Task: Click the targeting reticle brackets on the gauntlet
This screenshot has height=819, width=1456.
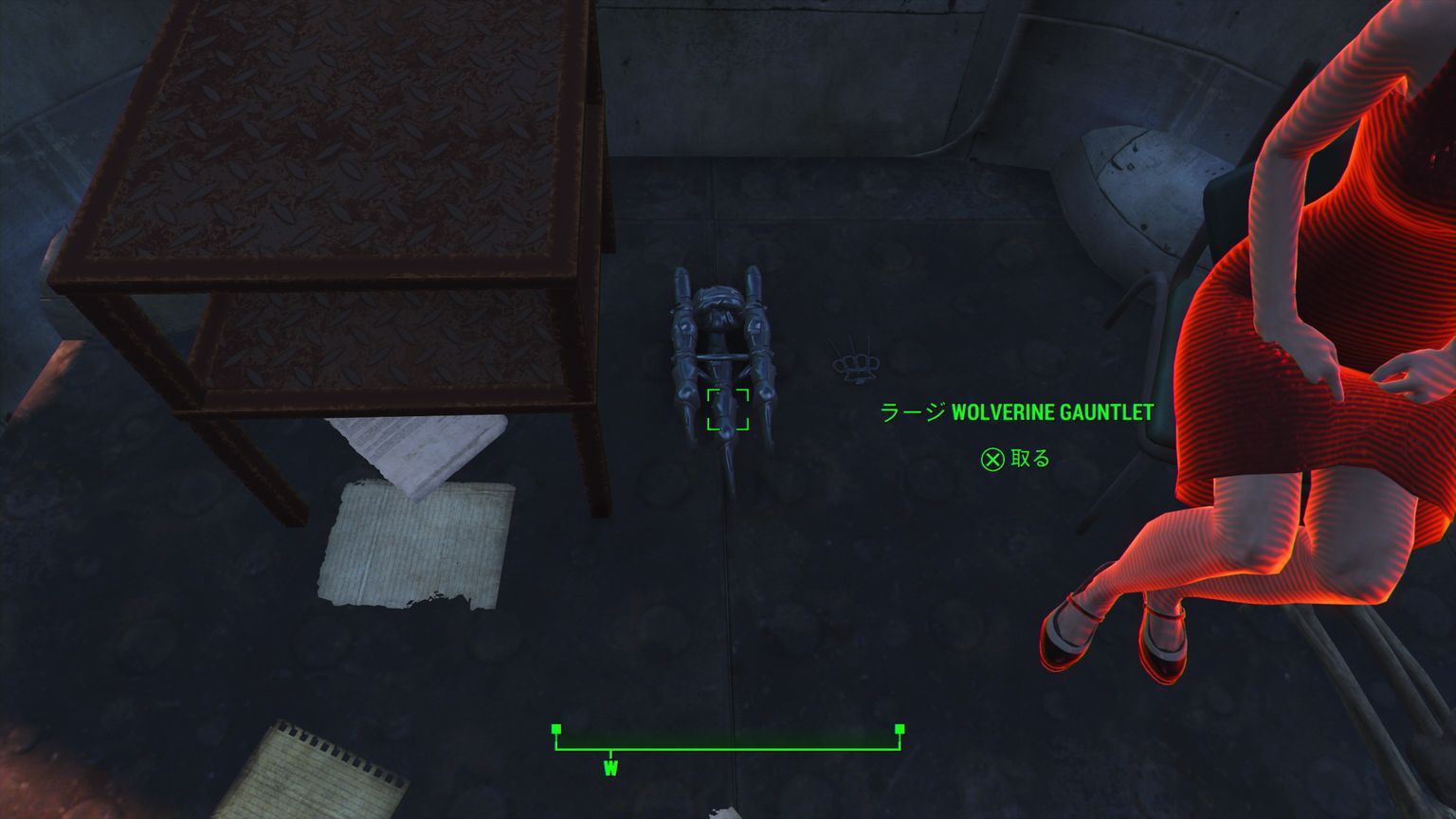Action: click(730, 409)
